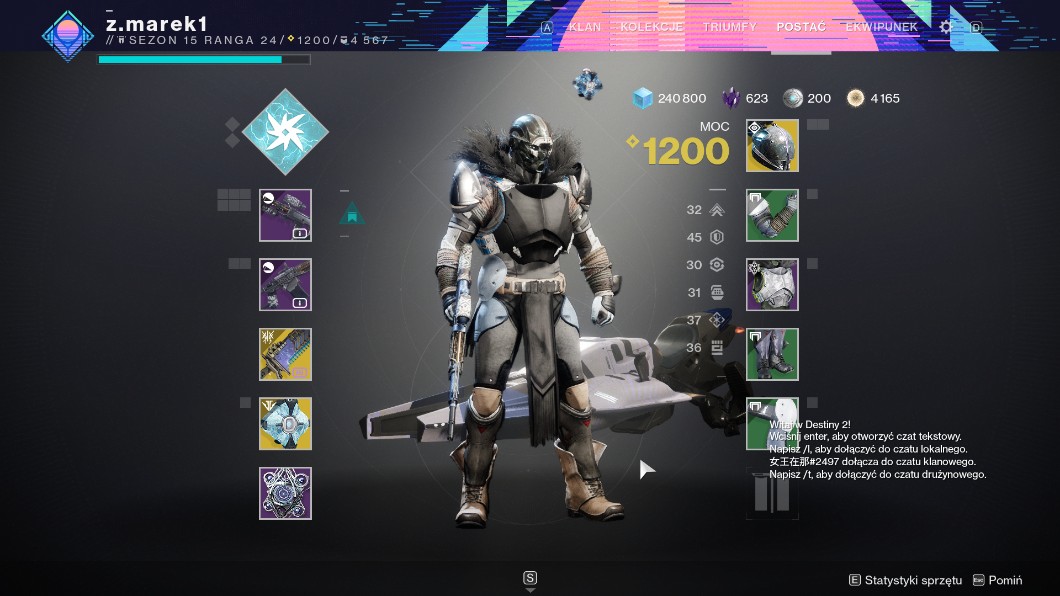Image resolution: width=1060 pixels, height=596 pixels.
Task: Open the Klan tab
Action: (585, 27)
